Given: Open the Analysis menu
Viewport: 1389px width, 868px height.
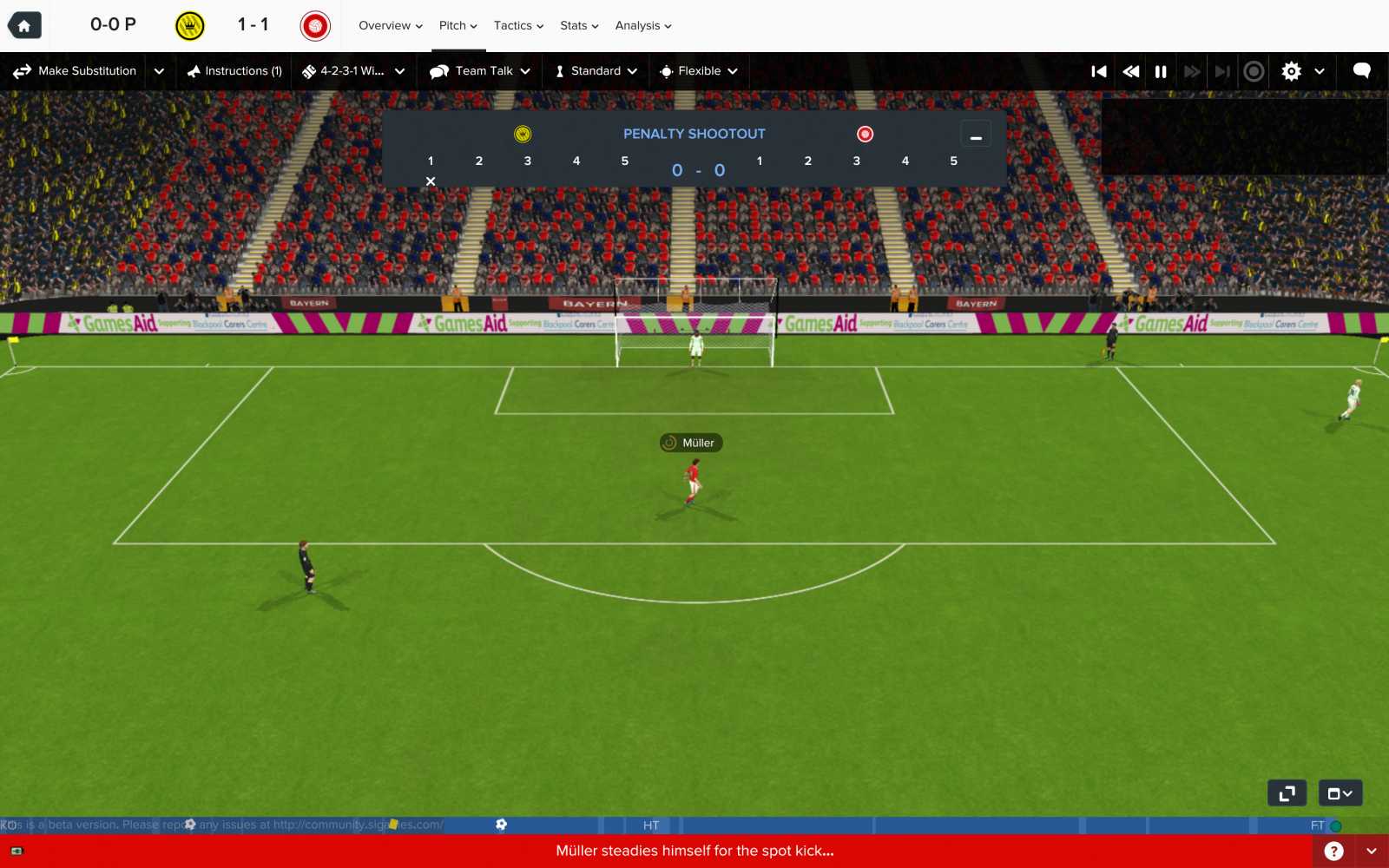Looking at the screenshot, I should [642, 26].
